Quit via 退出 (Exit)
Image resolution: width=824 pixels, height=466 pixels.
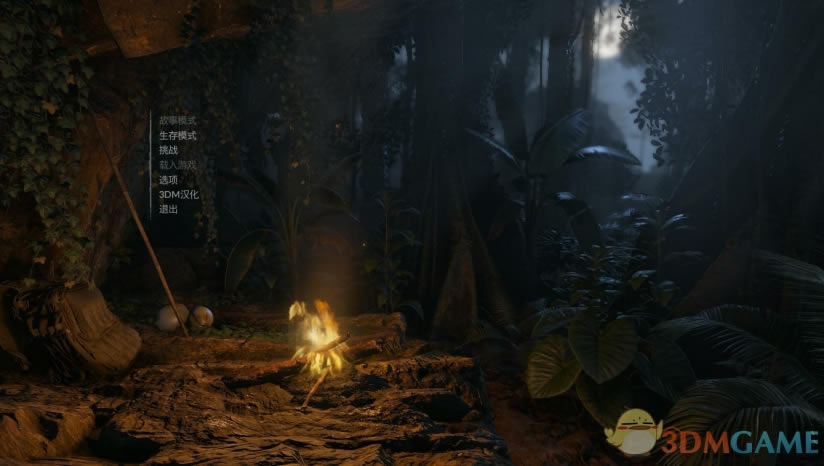click(x=168, y=210)
